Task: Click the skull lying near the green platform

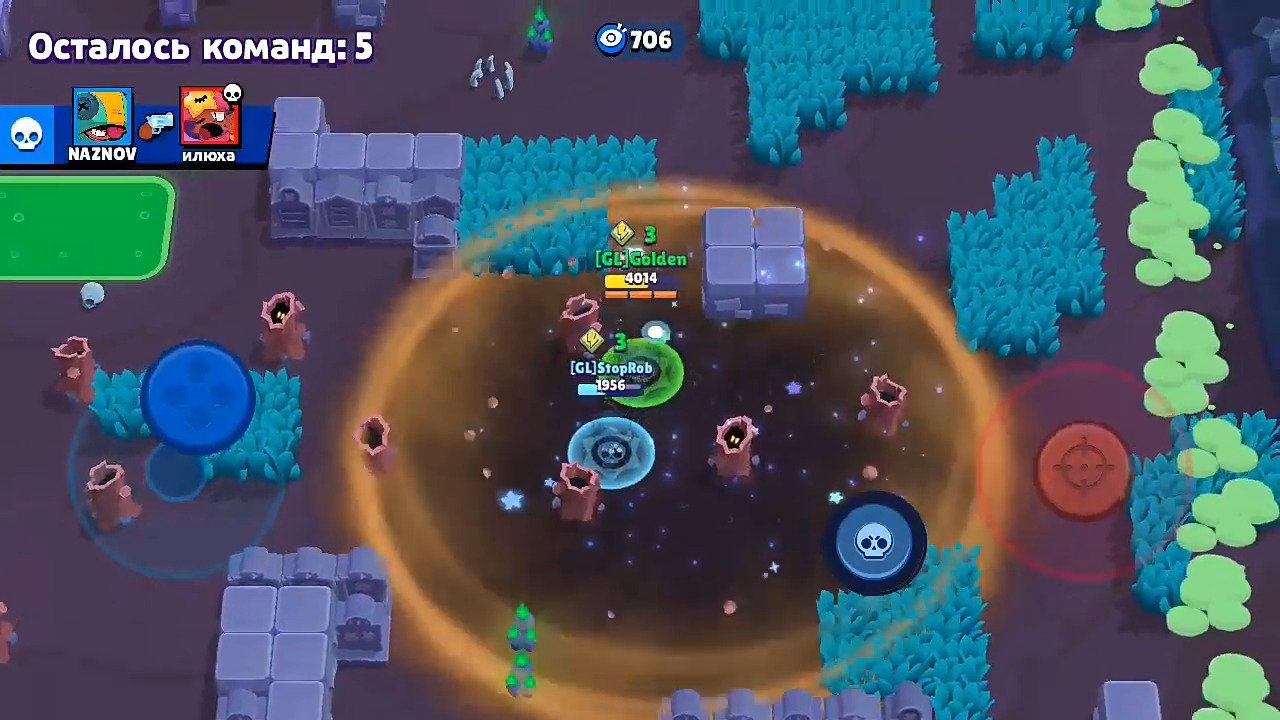Action: [91, 297]
